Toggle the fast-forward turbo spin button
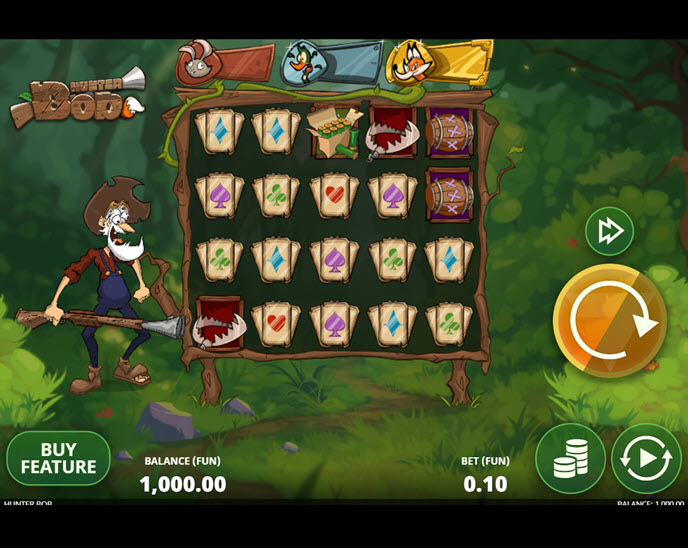The width and height of the screenshot is (688, 548). (609, 231)
